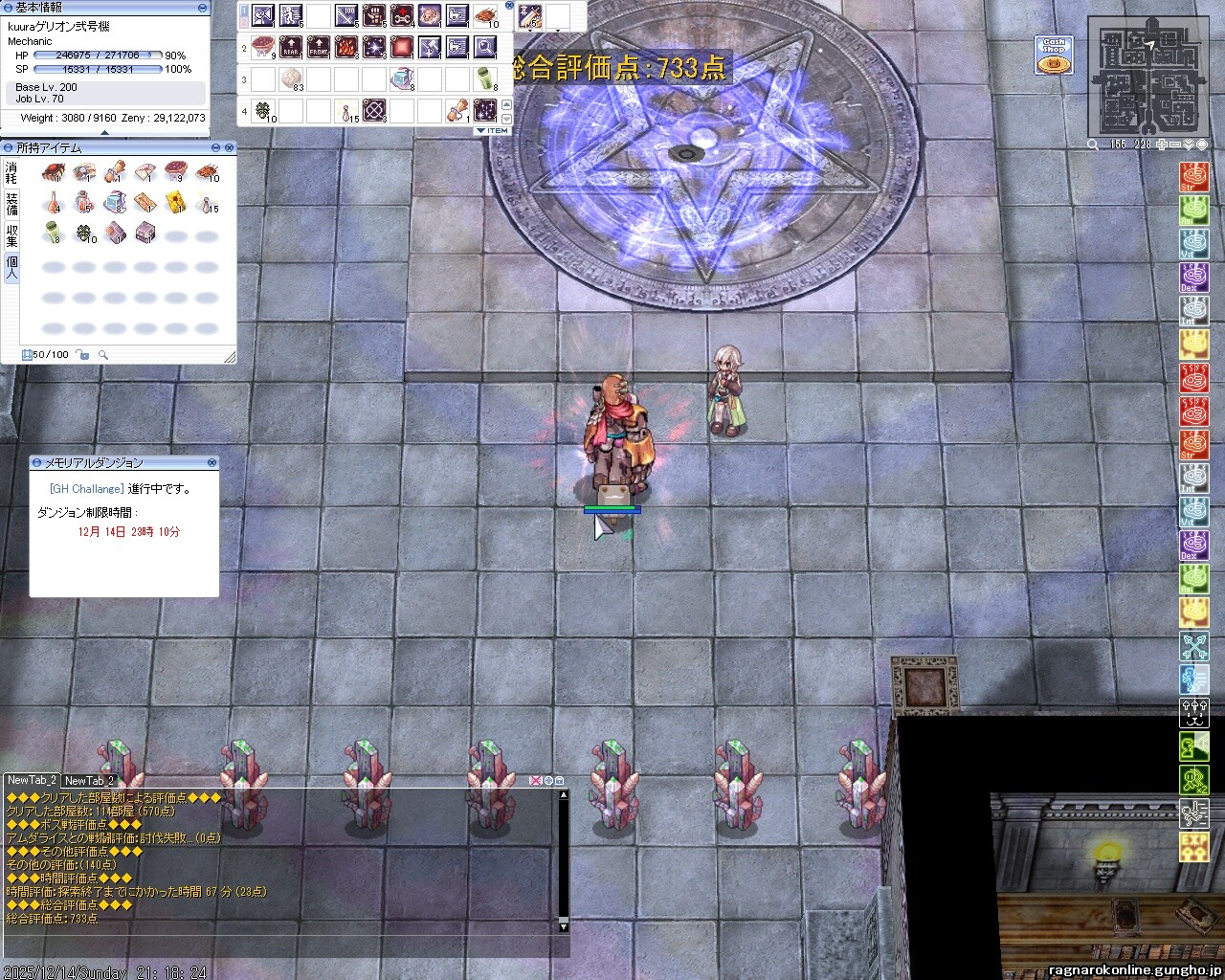1225x980 pixels.
Task: Select the 個人 inventory tab
Action: 11,268
